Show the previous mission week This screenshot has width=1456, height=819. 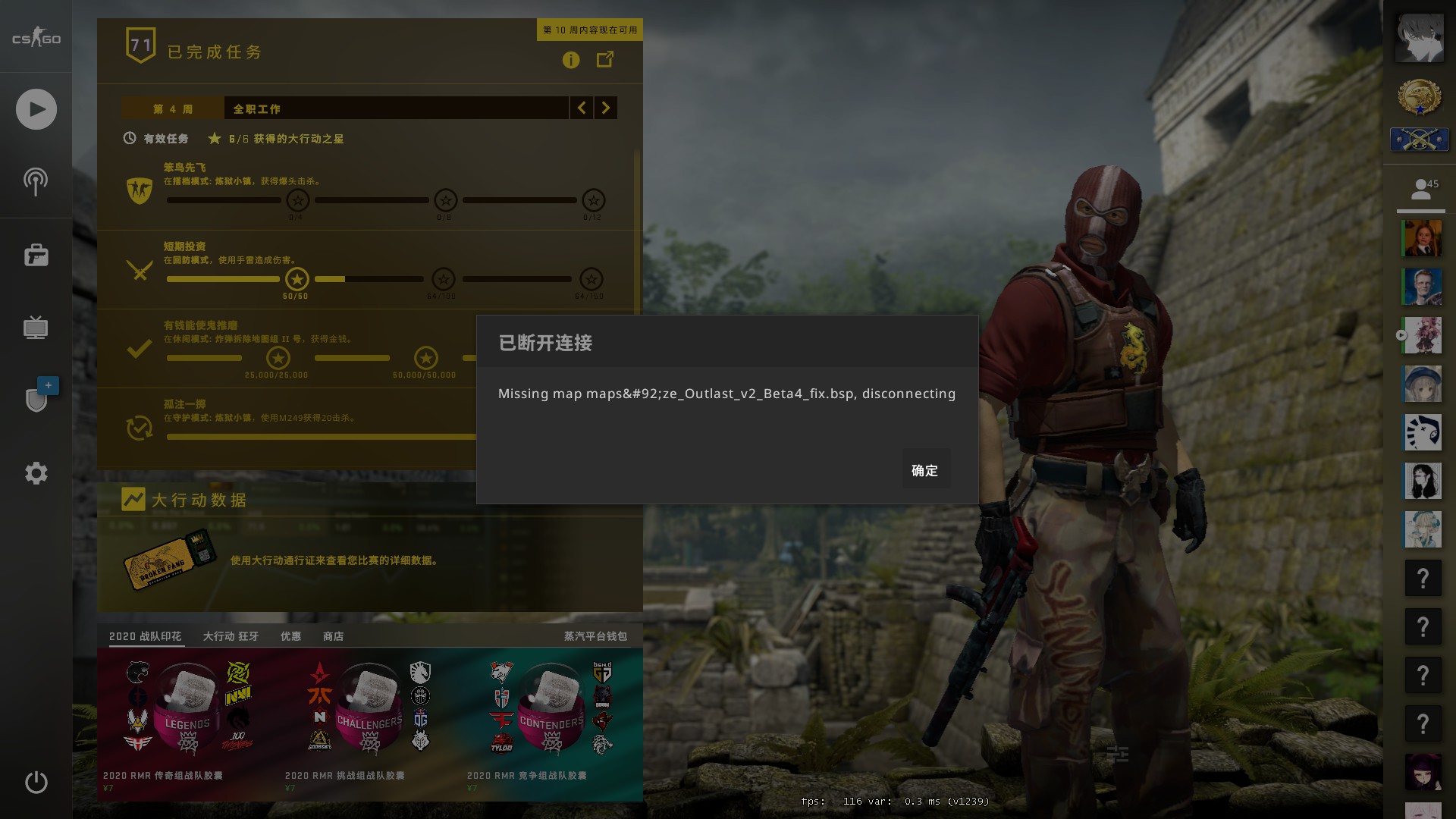pyautogui.click(x=582, y=108)
